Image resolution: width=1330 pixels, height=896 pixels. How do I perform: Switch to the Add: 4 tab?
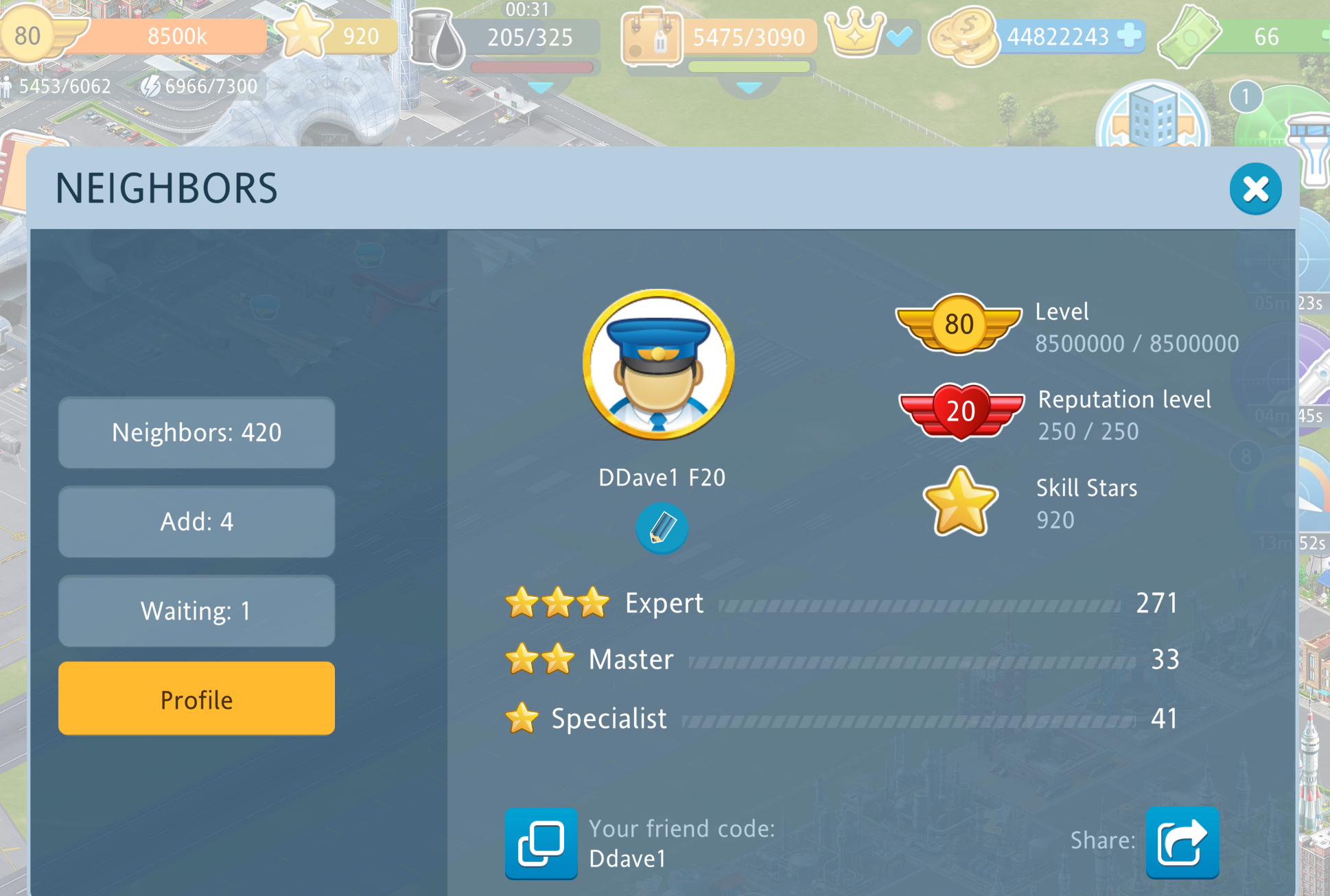(197, 522)
